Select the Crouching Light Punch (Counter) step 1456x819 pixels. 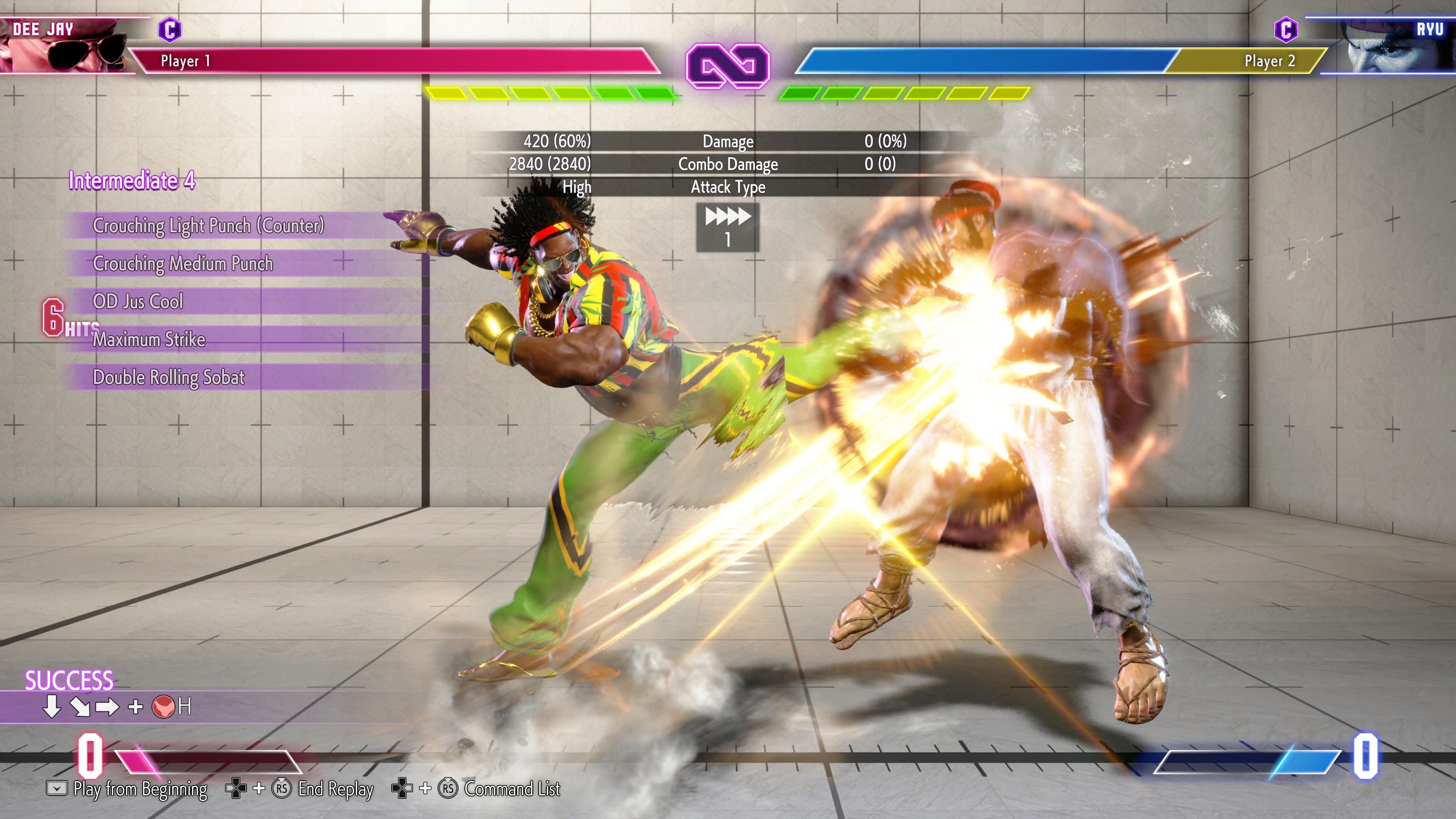tap(208, 226)
